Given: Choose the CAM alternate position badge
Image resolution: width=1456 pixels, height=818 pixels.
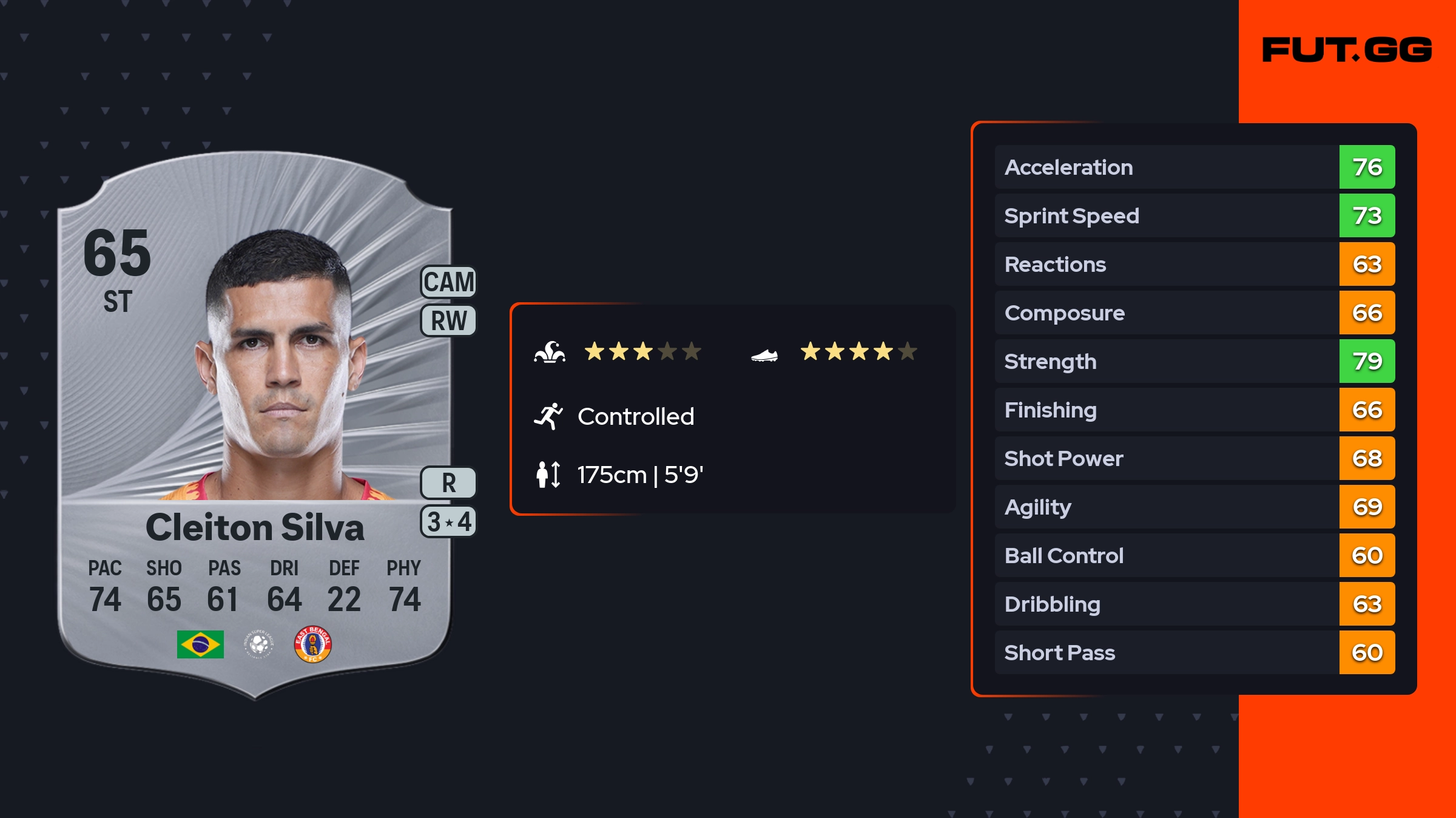Looking at the screenshot, I should tap(448, 282).
